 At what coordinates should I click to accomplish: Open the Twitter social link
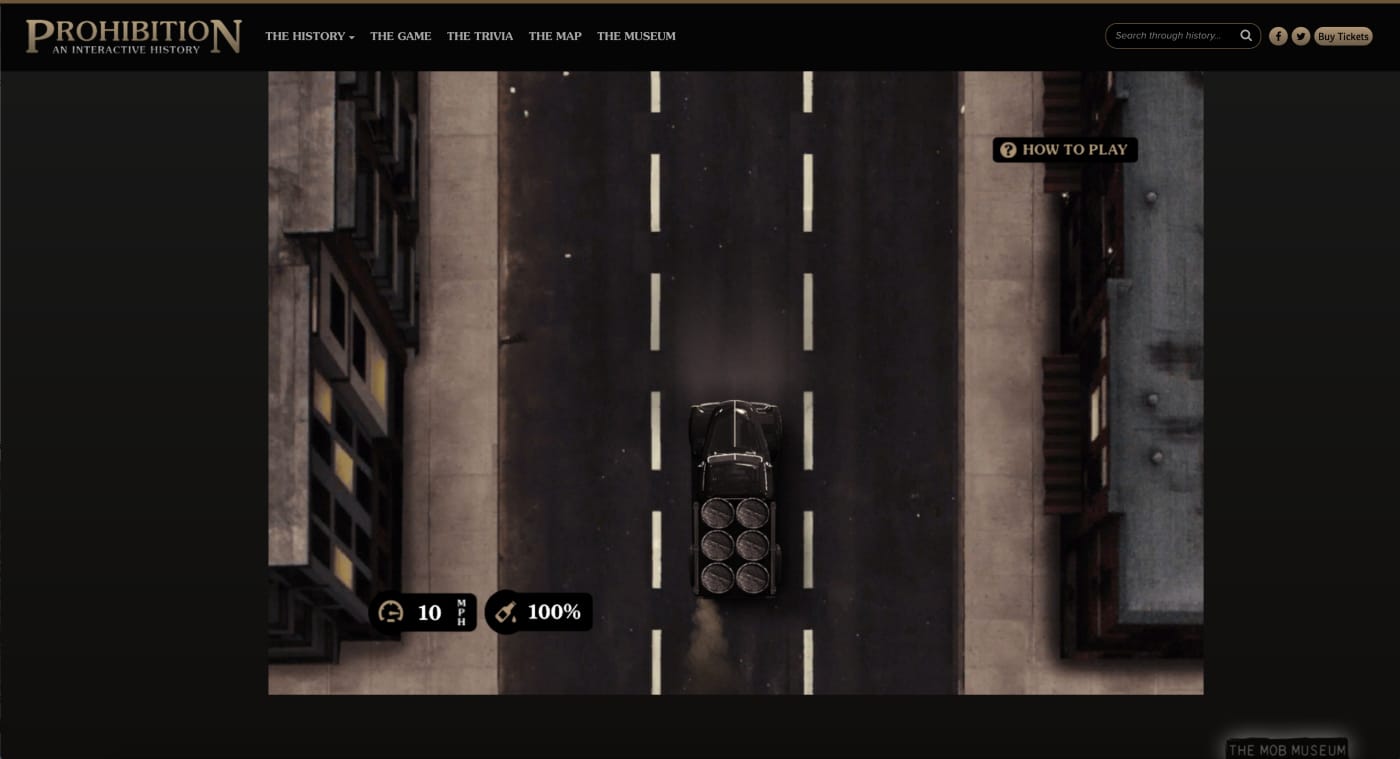click(x=1301, y=36)
